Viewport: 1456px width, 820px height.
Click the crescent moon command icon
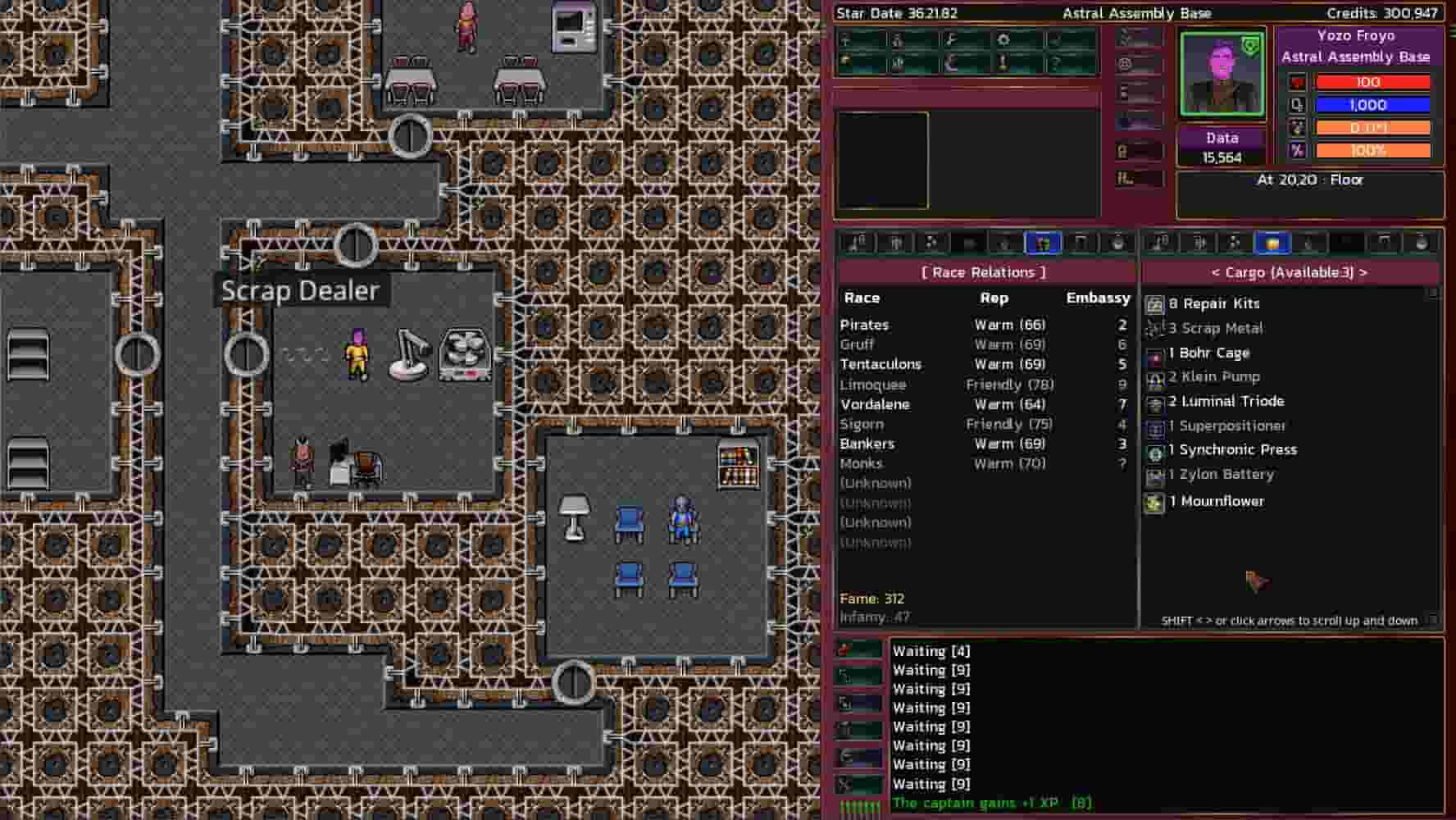click(x=951, y=64)
